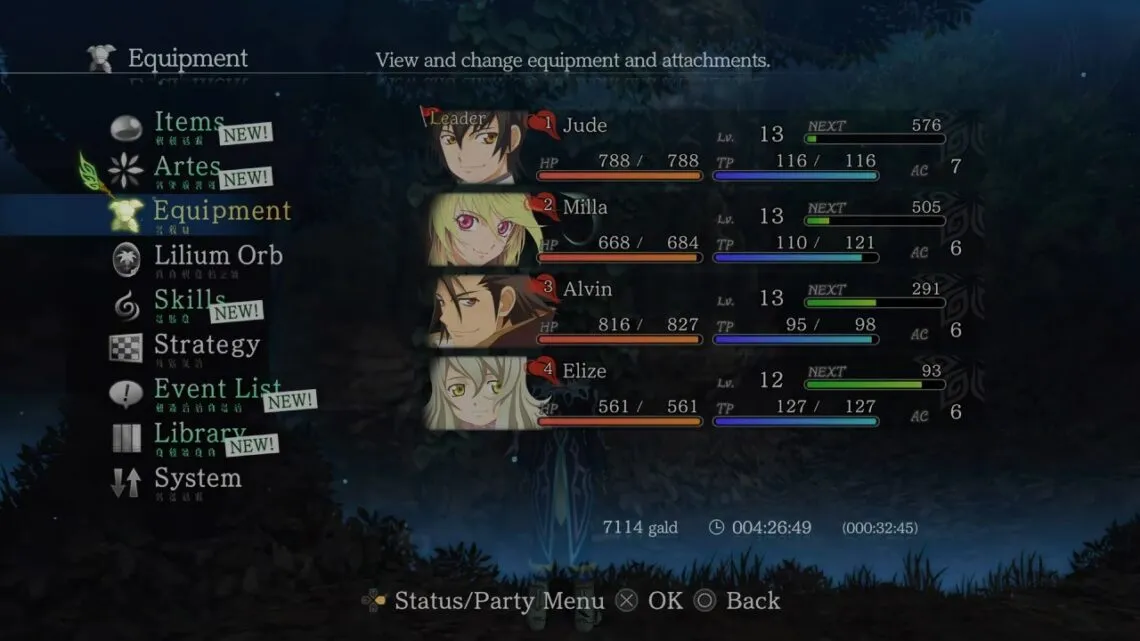Open the Items menu
The image size is (1140, 641).
point(188,123)
